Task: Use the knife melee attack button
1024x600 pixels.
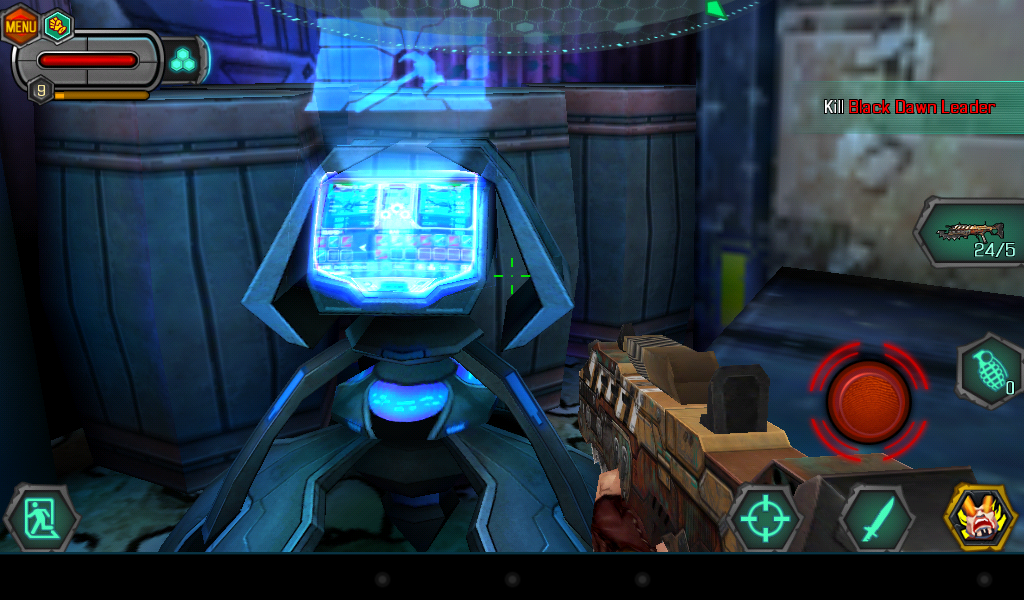Action: tap(875, 519)
